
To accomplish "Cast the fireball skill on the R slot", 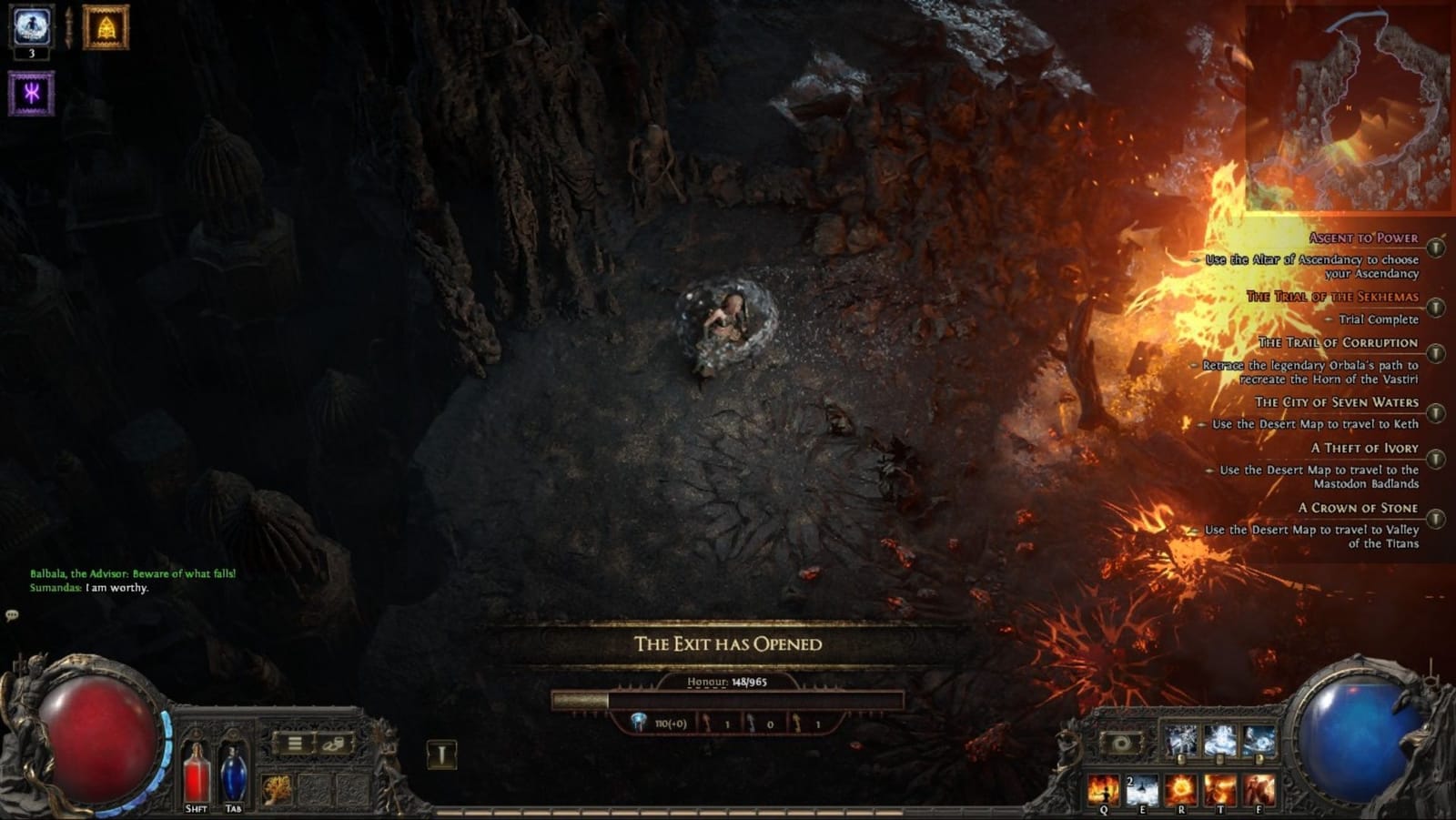I will [1179, 790].
